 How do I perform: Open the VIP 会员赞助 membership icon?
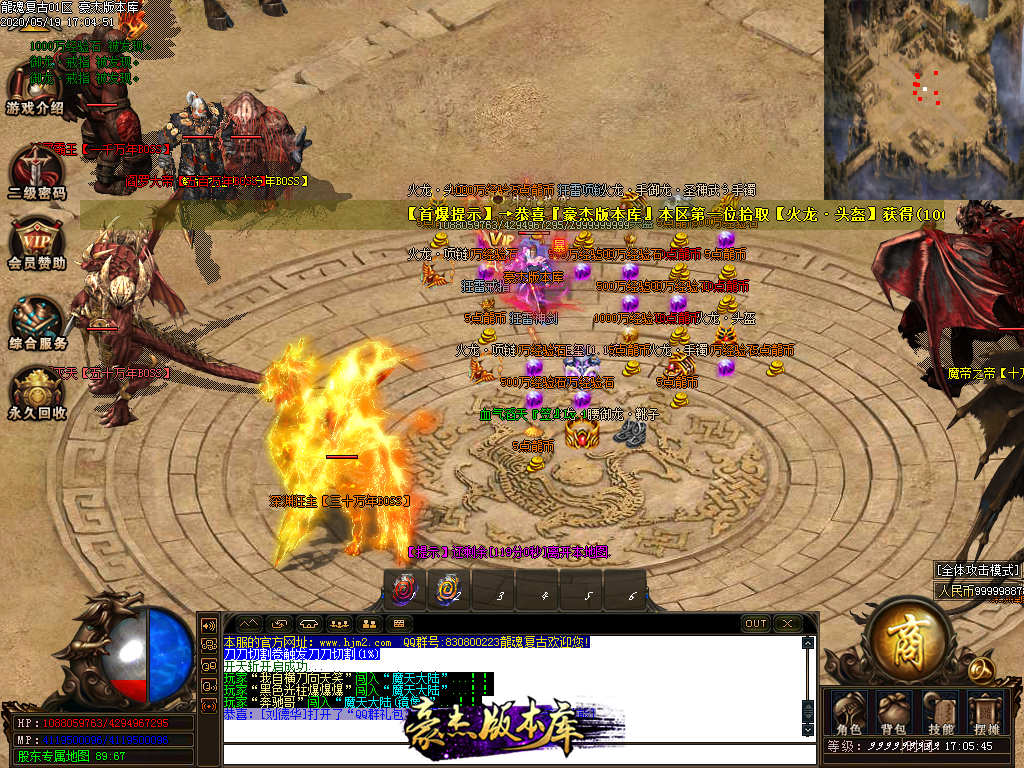point(36,243)
